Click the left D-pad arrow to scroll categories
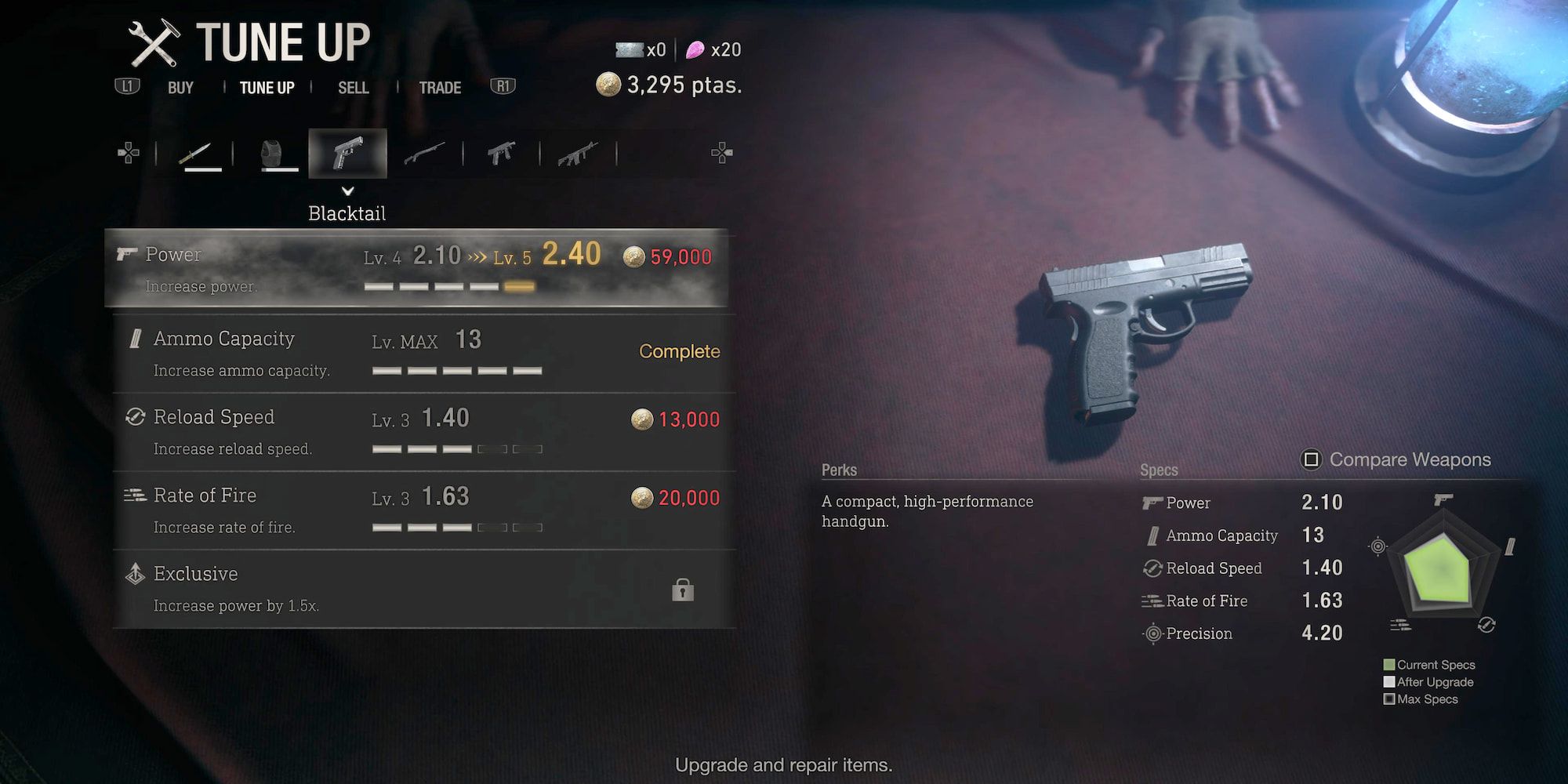Screen dimensions: 1568x784 [x=128, y=151]
